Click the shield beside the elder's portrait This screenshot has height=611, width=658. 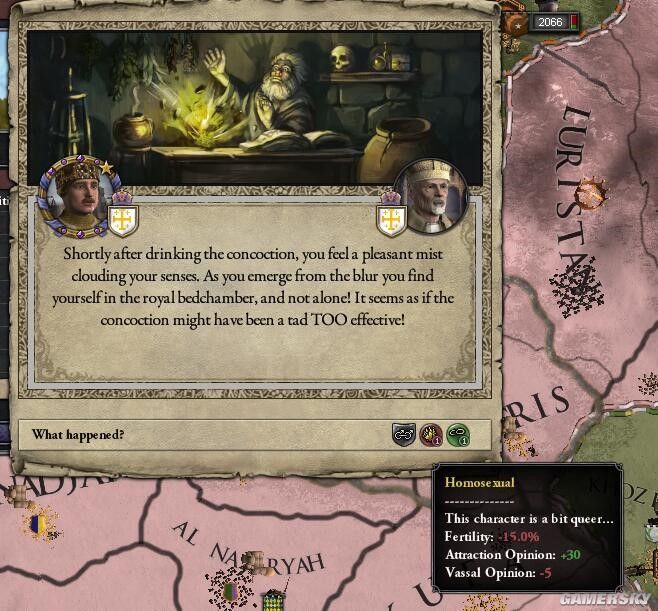pyautogui.click(x=388, y=219)
